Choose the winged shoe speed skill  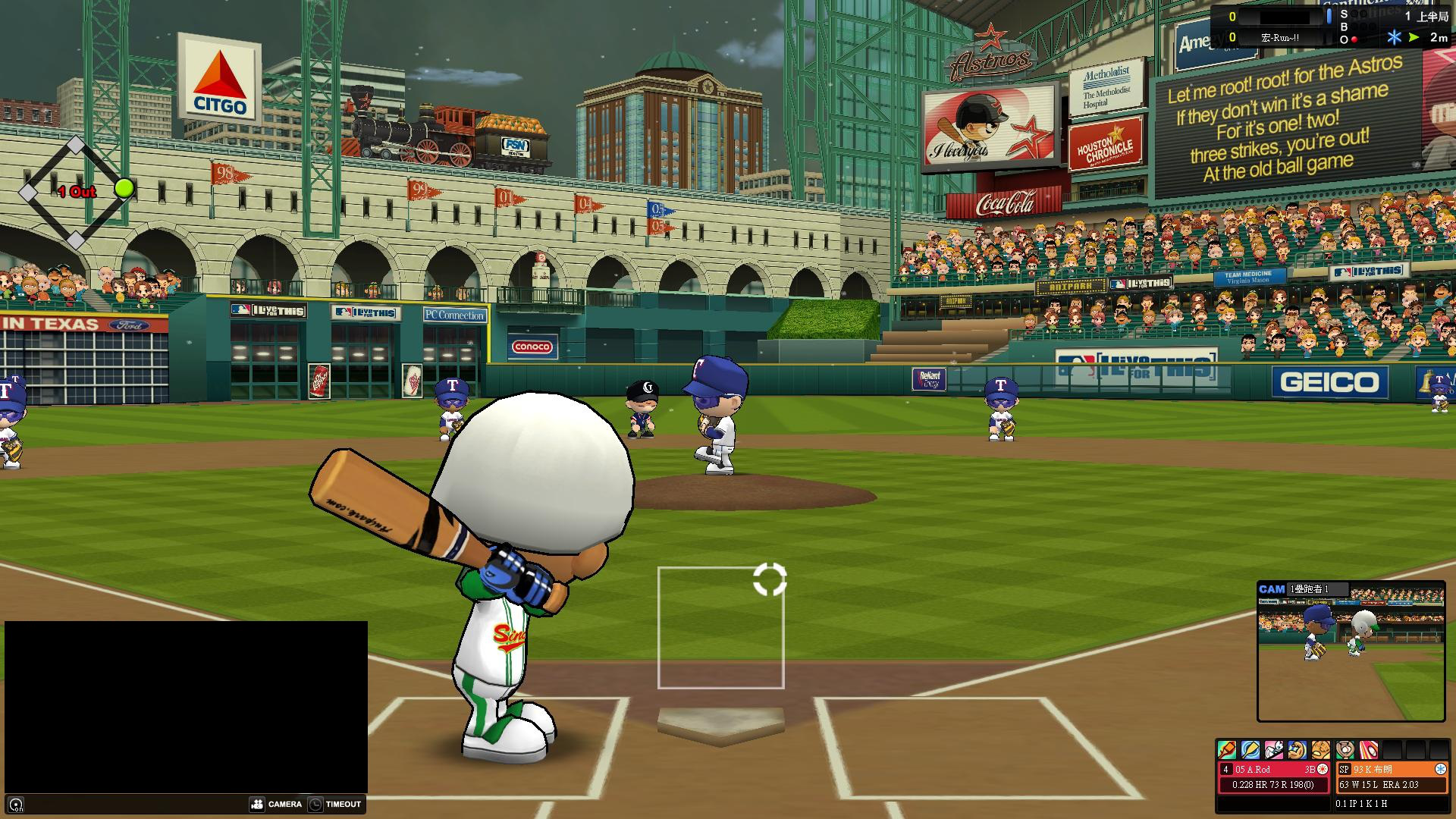(1274, 750)
